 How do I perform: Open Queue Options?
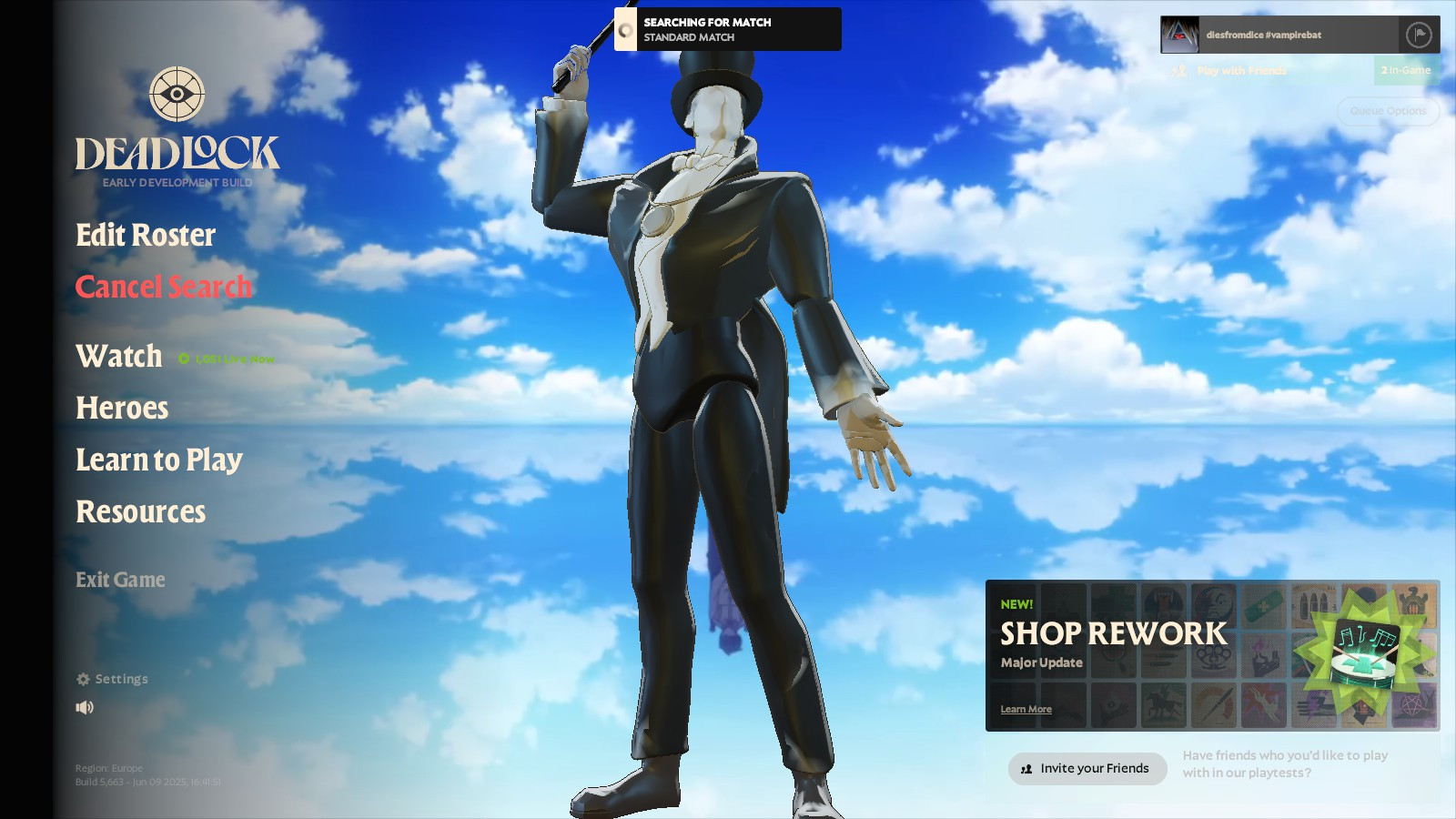pos(1388,111)
